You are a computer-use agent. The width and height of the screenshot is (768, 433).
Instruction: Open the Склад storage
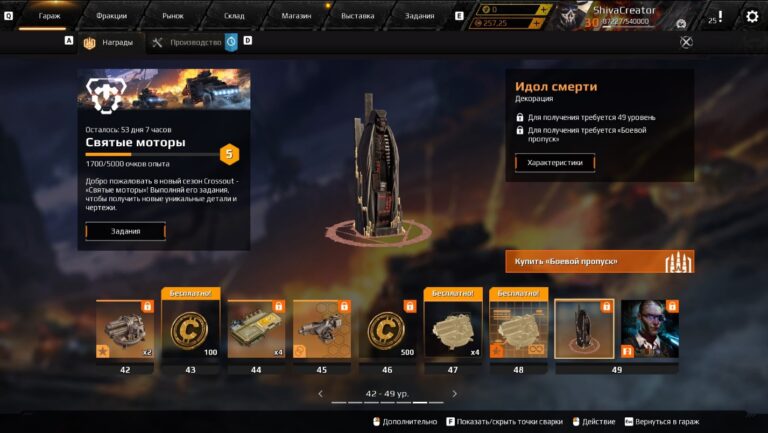click(234, 16)
